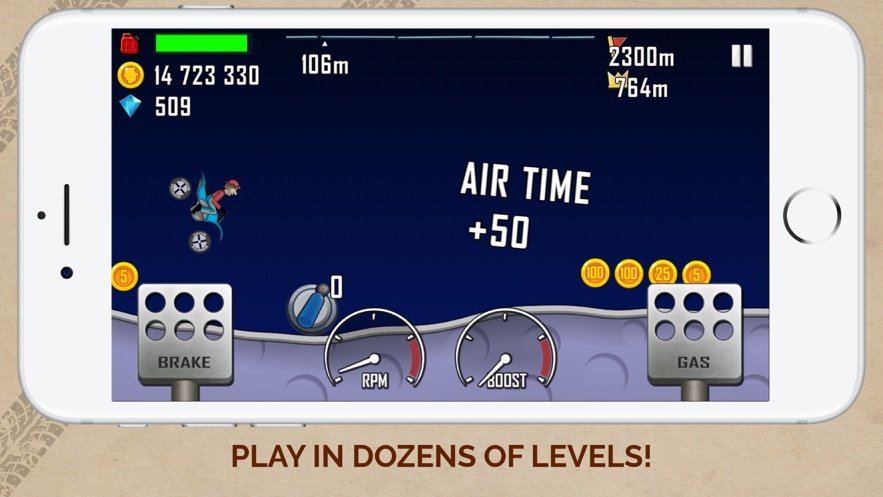This screenshot has height=497, width=883.
Task: Step on the GAS pedal
Action: tap(694, 334)
